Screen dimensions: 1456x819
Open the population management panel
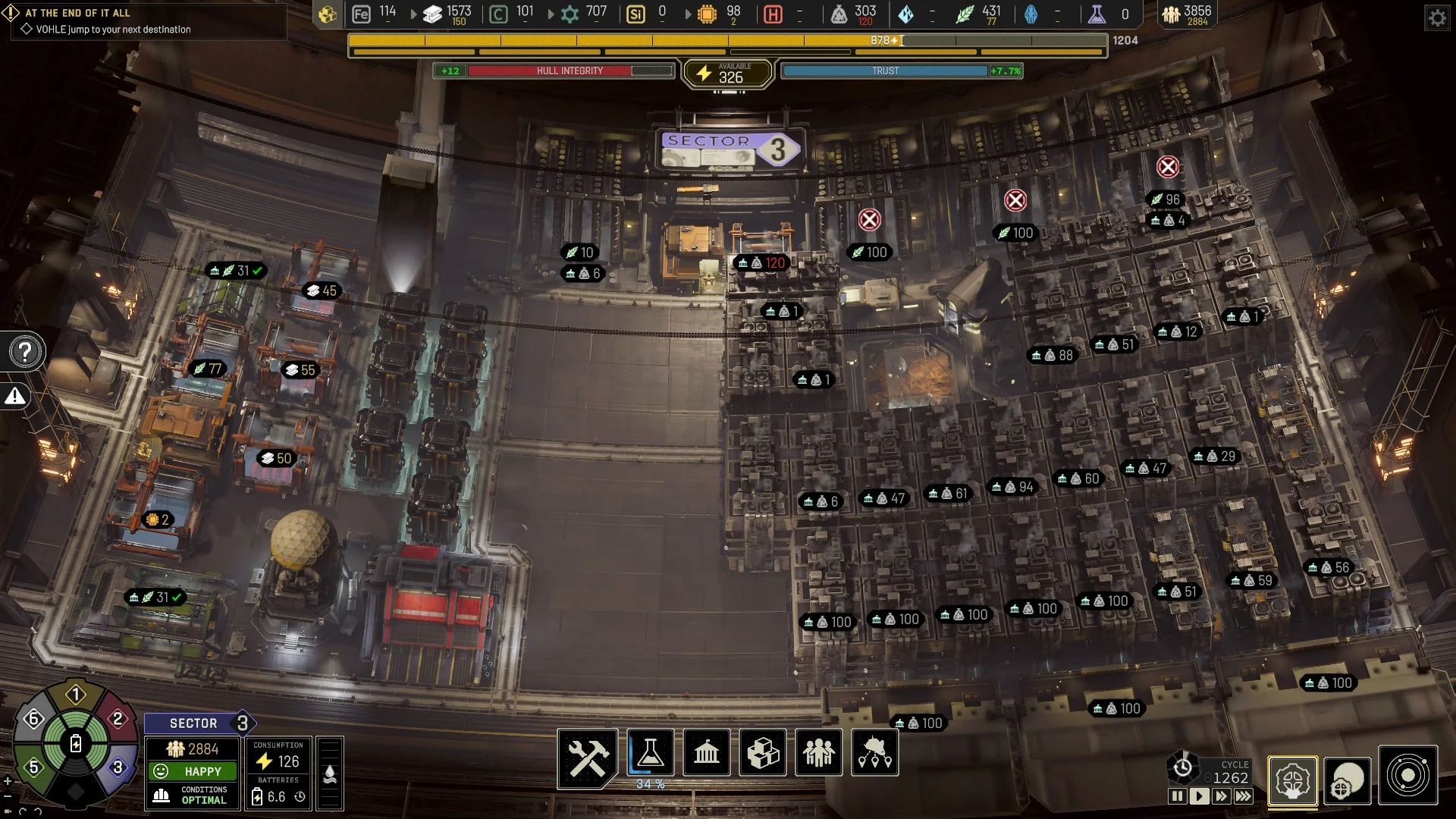818,753
